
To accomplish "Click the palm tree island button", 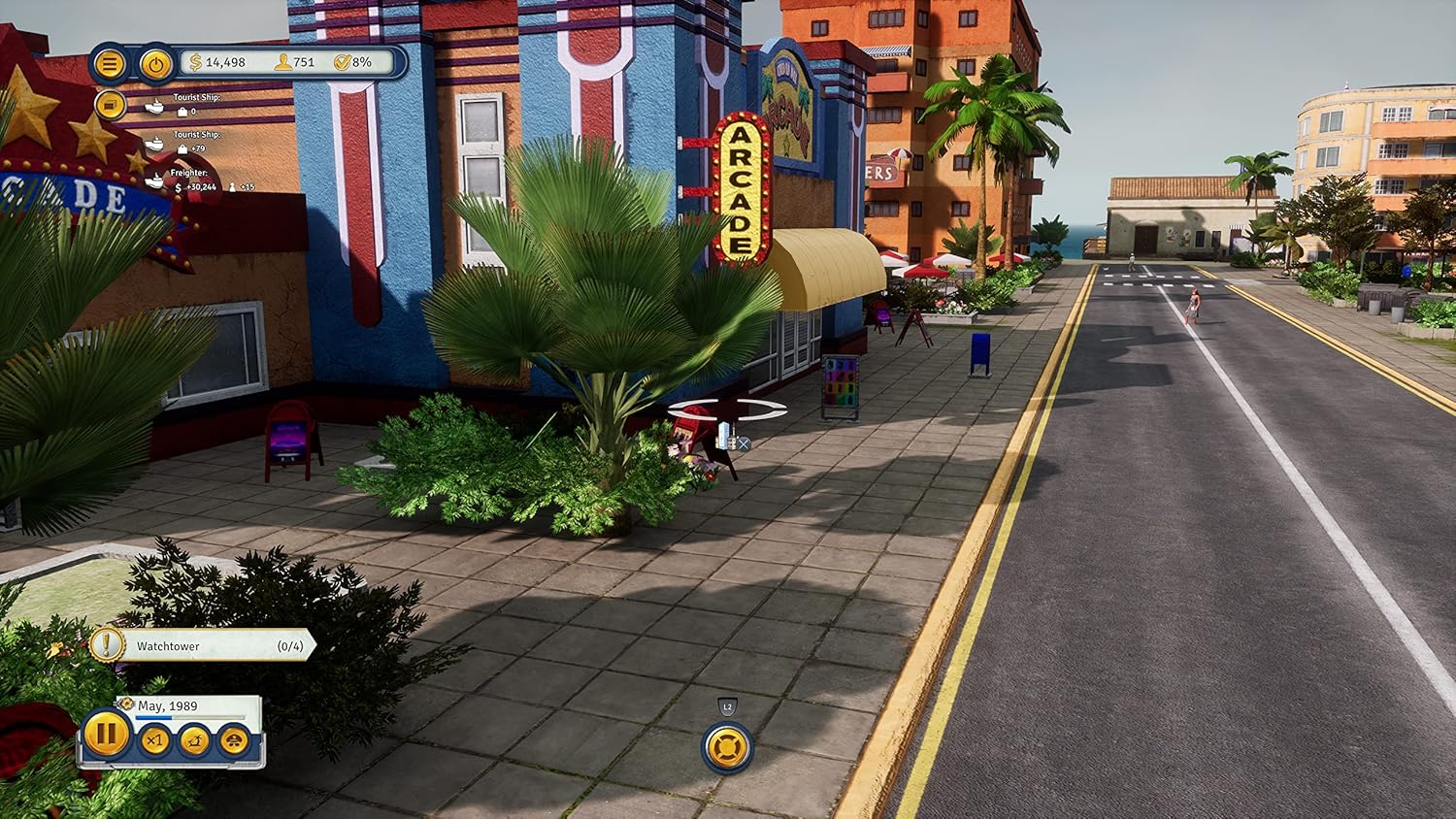I will pos(194,740).
